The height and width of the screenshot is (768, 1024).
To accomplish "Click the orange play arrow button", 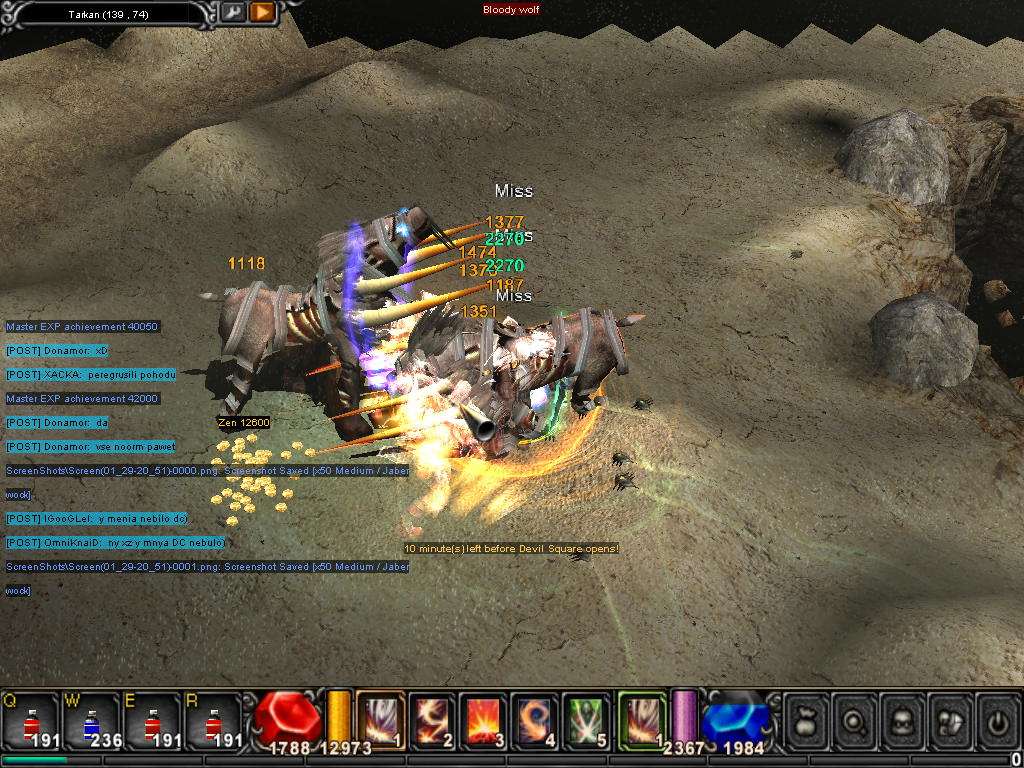I will [x=262, y=12].
